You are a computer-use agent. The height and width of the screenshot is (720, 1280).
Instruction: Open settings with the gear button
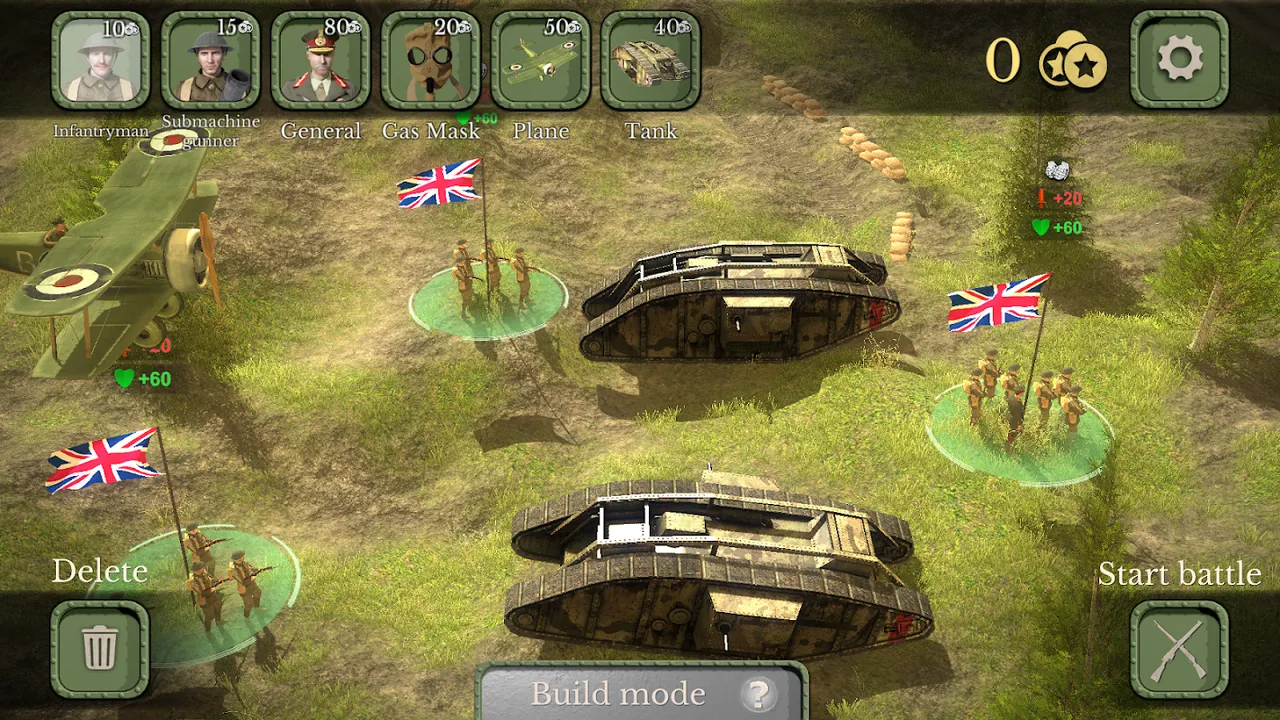coord(1179,60)
